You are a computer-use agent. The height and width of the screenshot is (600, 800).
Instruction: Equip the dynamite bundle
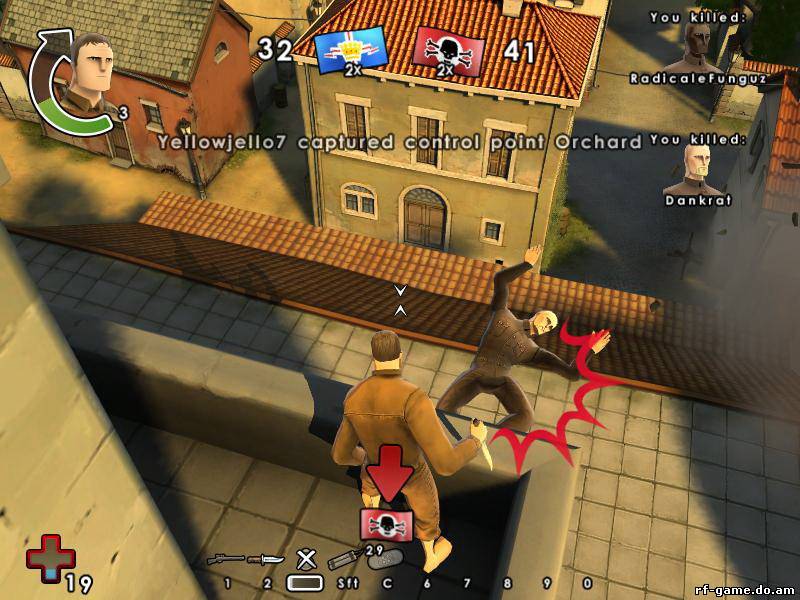[341, 557]
